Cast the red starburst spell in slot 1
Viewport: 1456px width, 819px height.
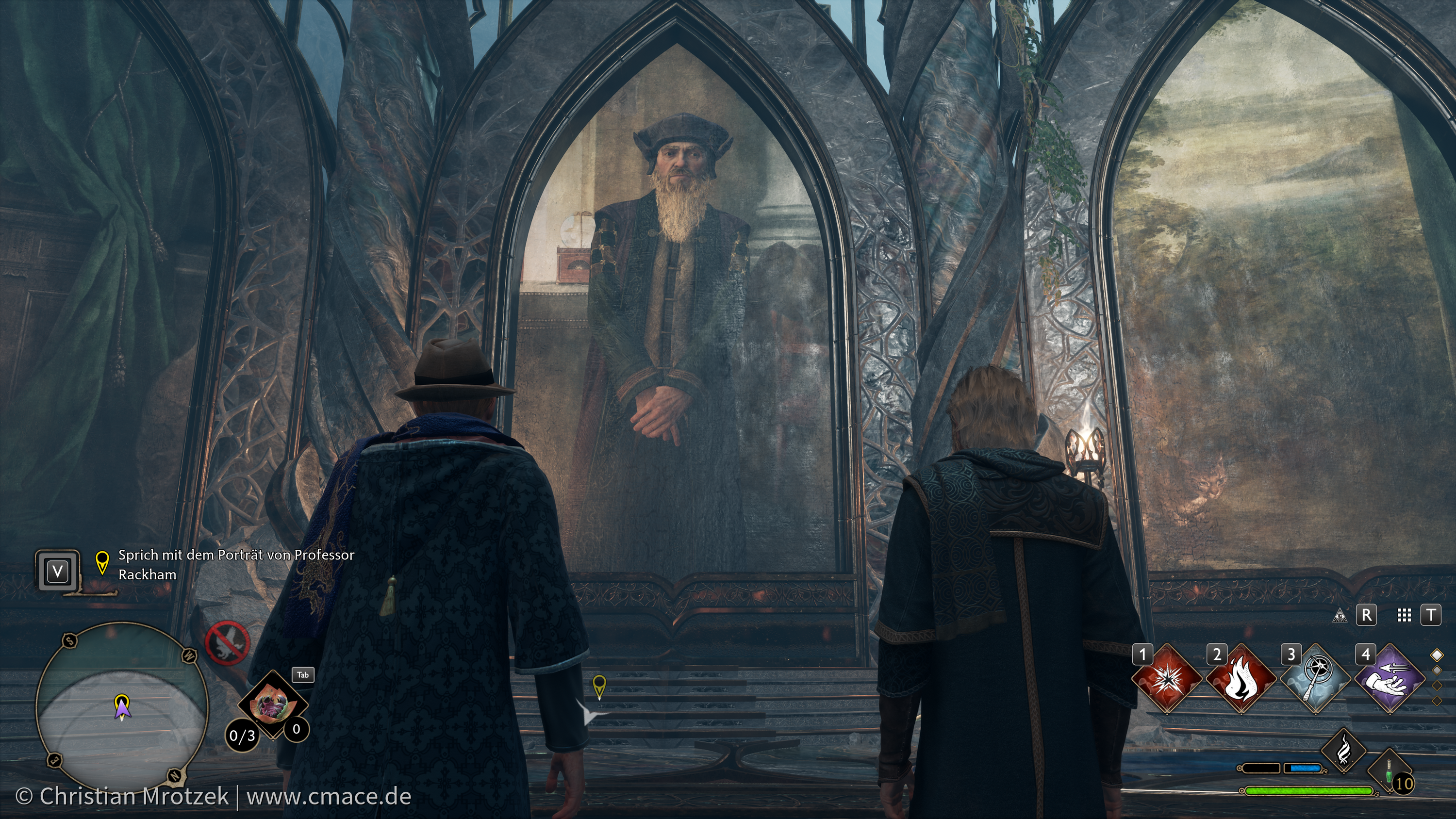click(x=1167, y=680)
